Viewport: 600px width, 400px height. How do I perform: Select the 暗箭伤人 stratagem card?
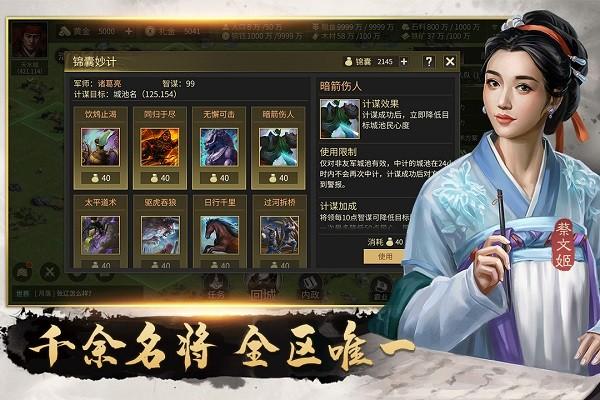pyautogui.click(x=278, y=147)
